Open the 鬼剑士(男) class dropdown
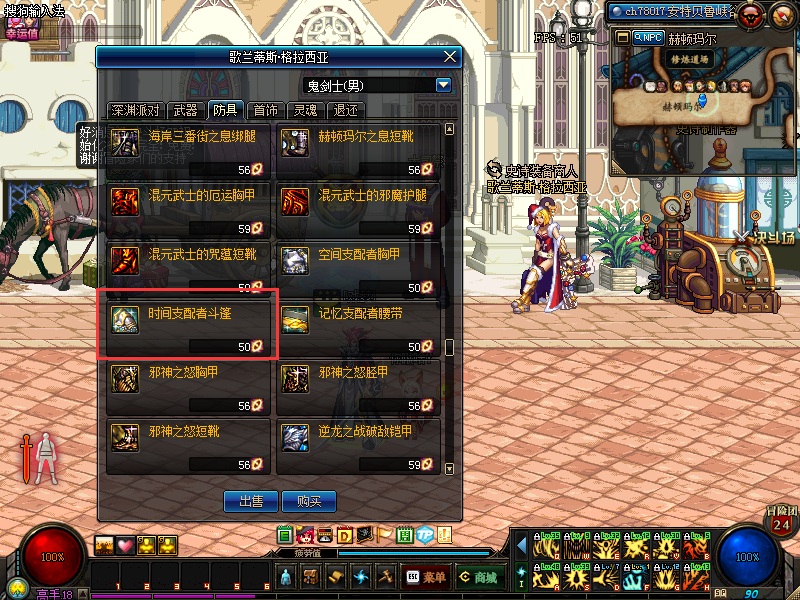Image resolution: width=800 pixels, height=600 pixels. 444,86
